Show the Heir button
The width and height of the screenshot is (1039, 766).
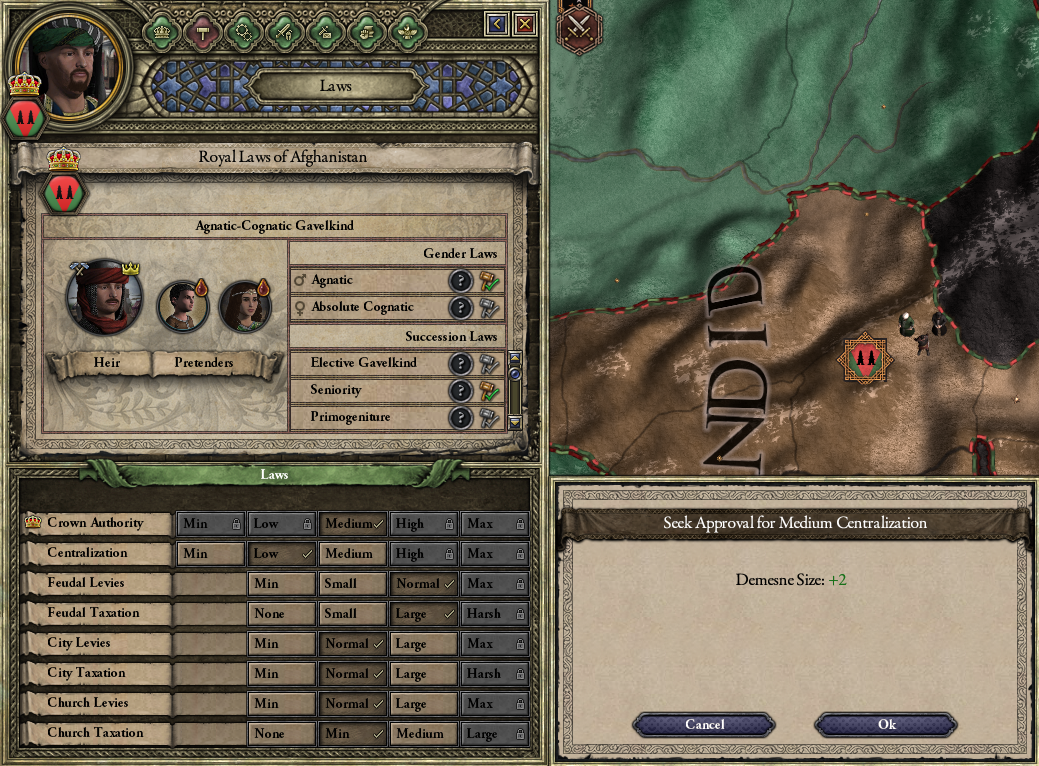106,362
